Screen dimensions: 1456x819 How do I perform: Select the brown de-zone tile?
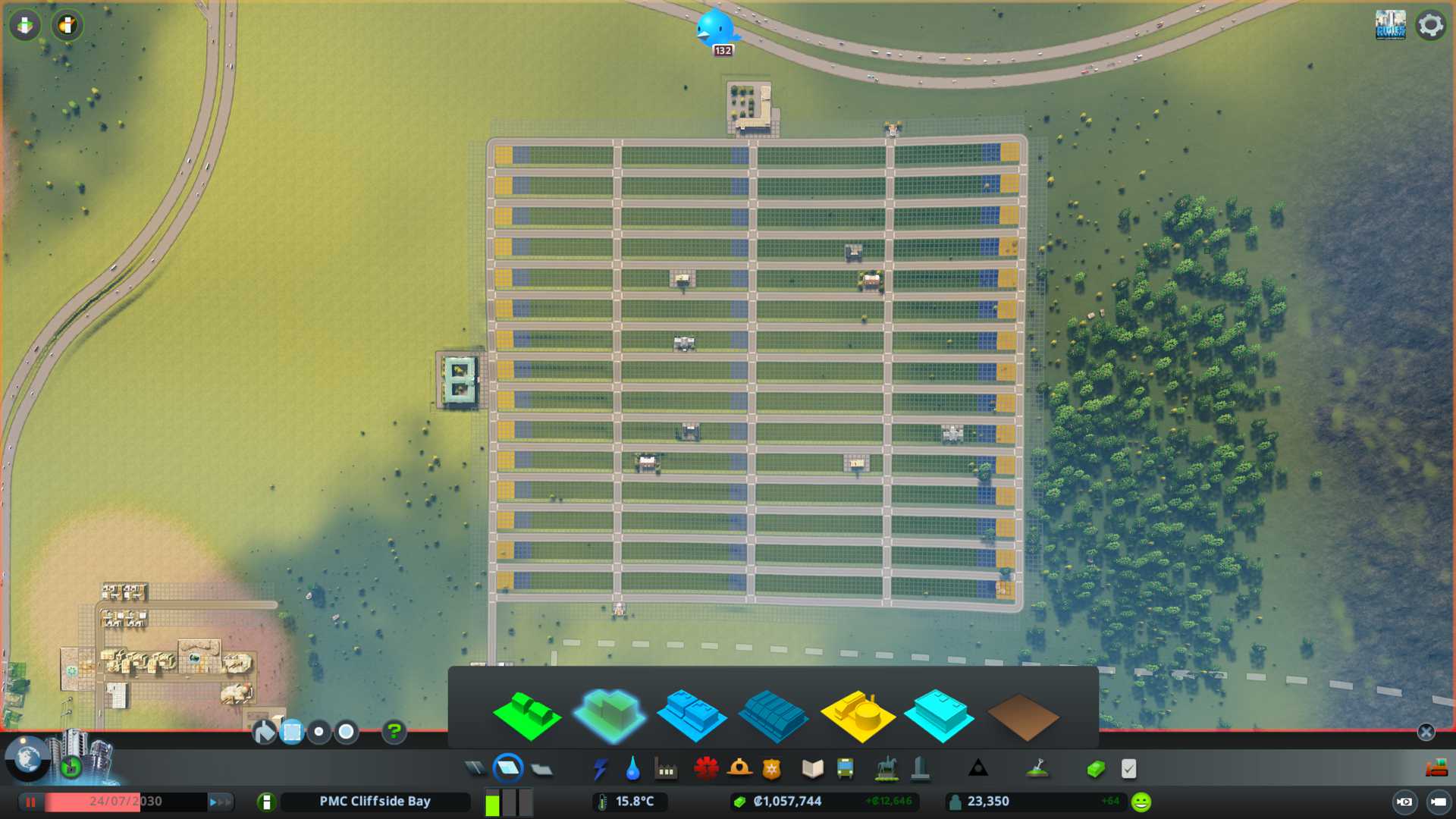point(1022,717)
